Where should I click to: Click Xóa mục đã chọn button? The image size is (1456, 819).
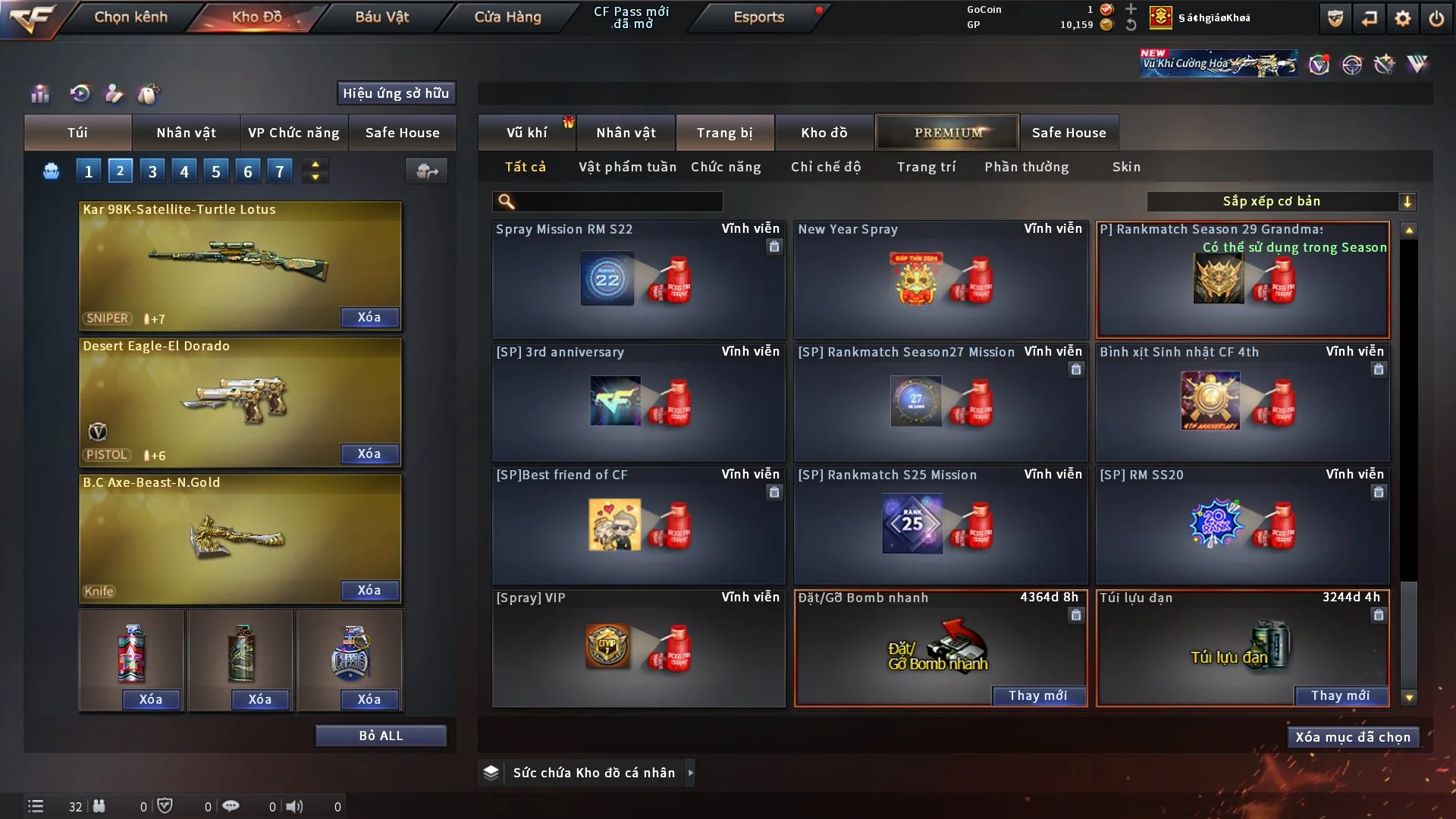click(1353, 737)
